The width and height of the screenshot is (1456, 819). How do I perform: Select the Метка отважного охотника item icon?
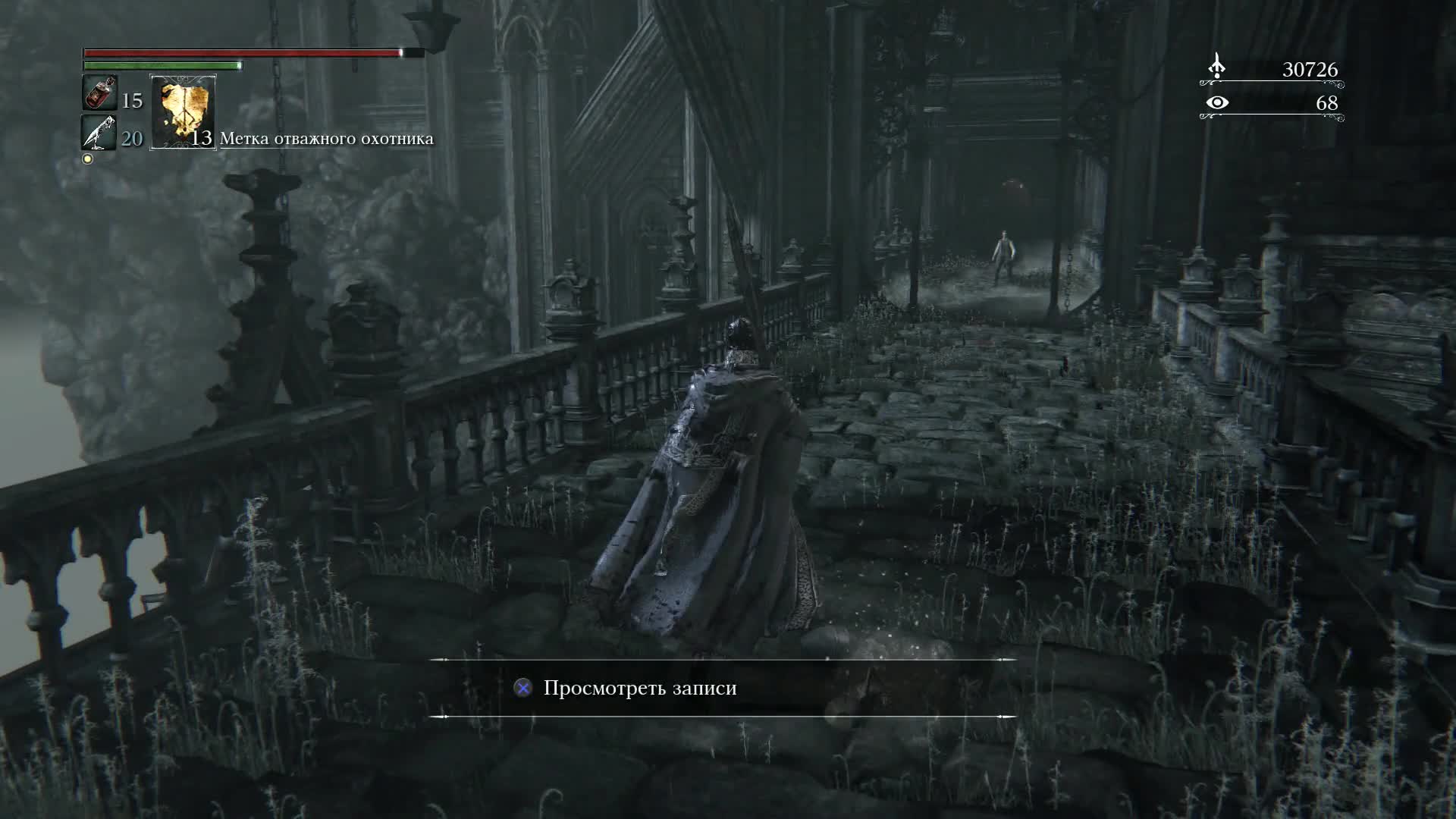click(x=182, y=114)
